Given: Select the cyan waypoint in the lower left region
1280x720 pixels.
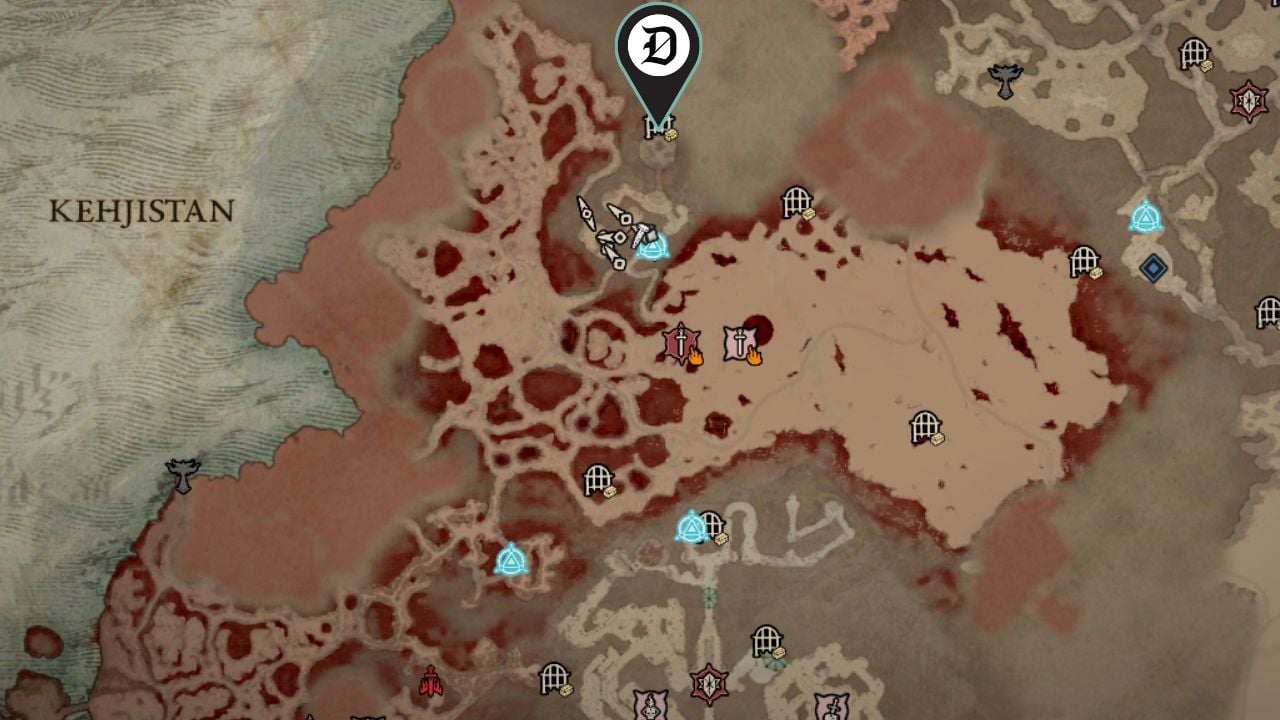Looking at the screenshot, I should point(510,562).
